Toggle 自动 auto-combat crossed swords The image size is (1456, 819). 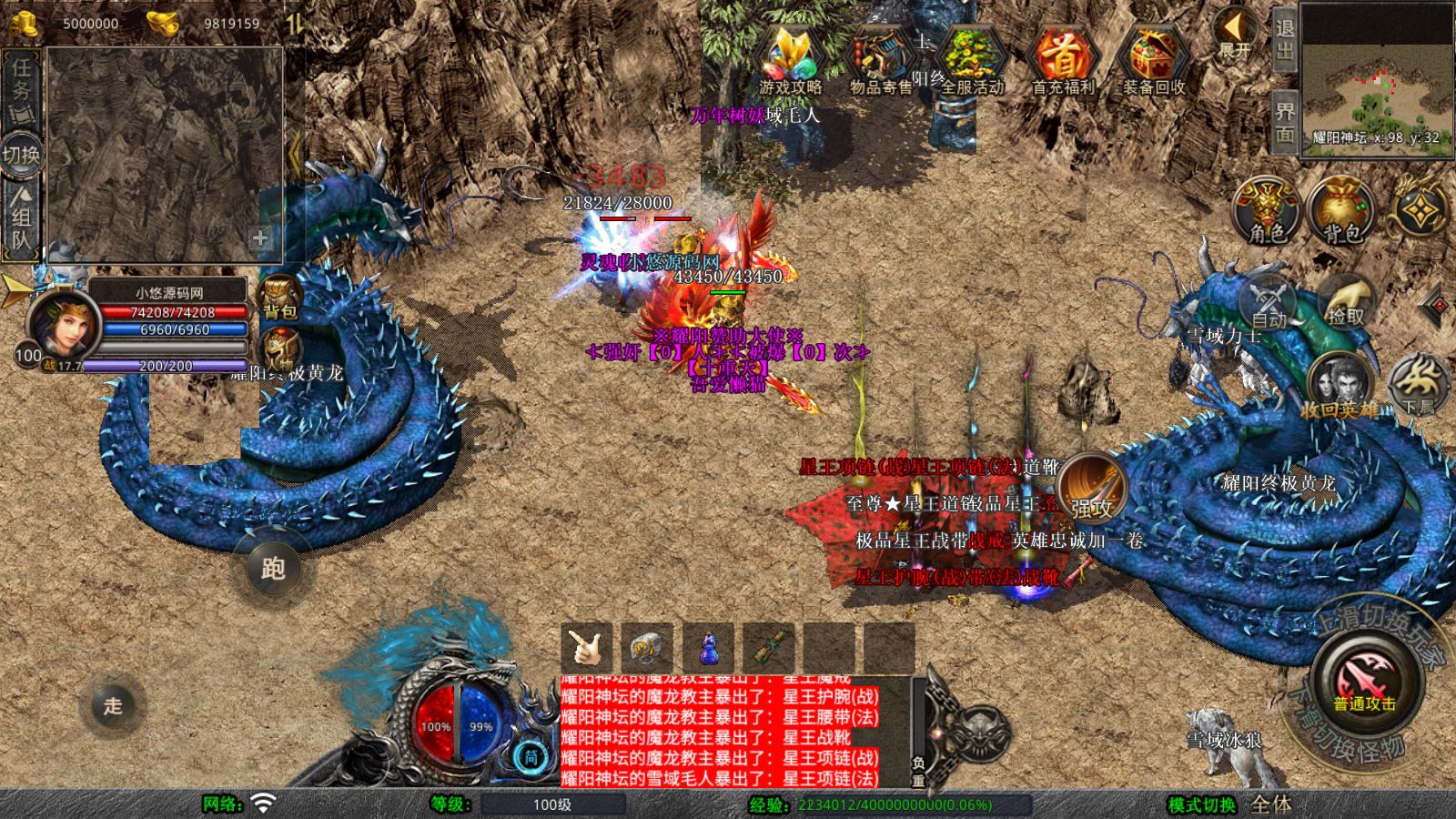coord(1269,304)
